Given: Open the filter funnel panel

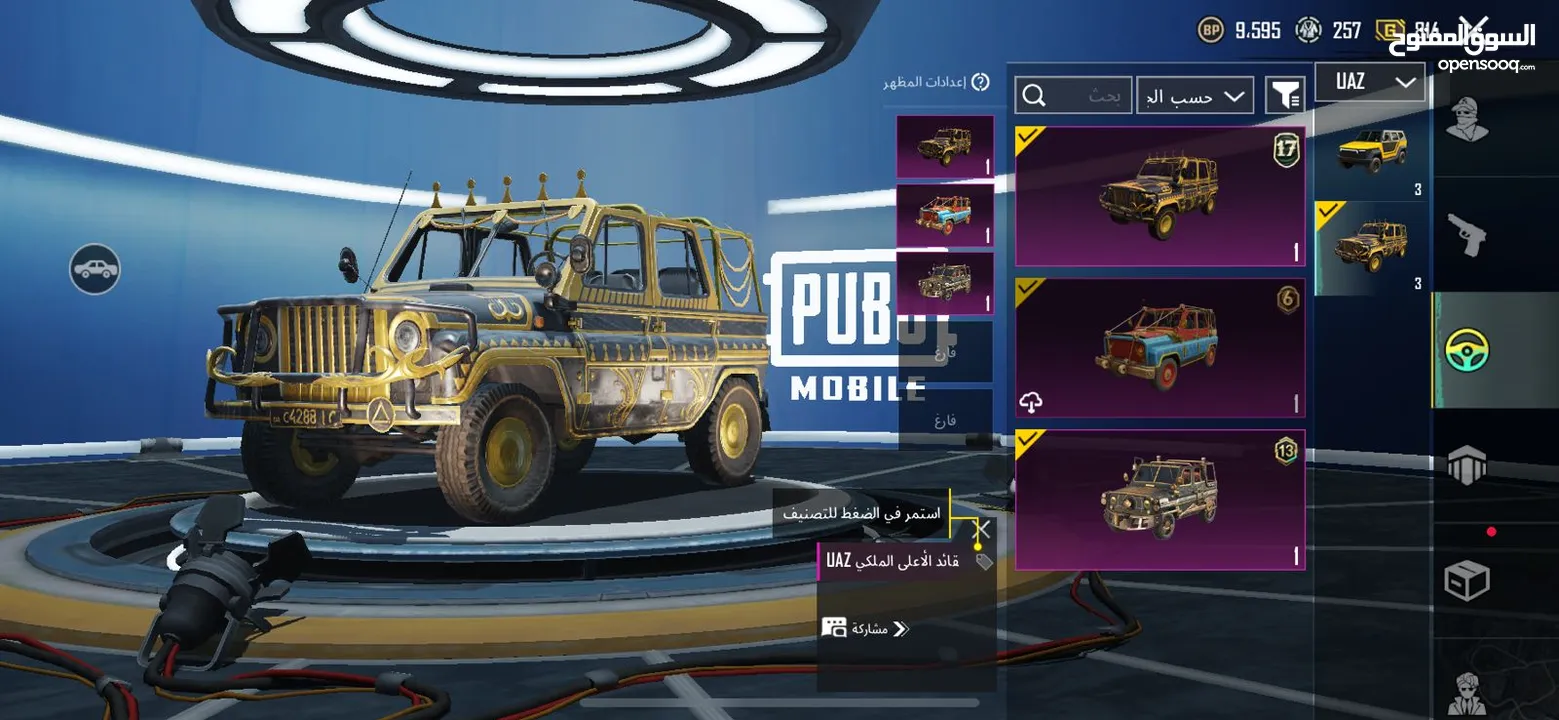Looking at the screenshot, I should [1287, 94].
